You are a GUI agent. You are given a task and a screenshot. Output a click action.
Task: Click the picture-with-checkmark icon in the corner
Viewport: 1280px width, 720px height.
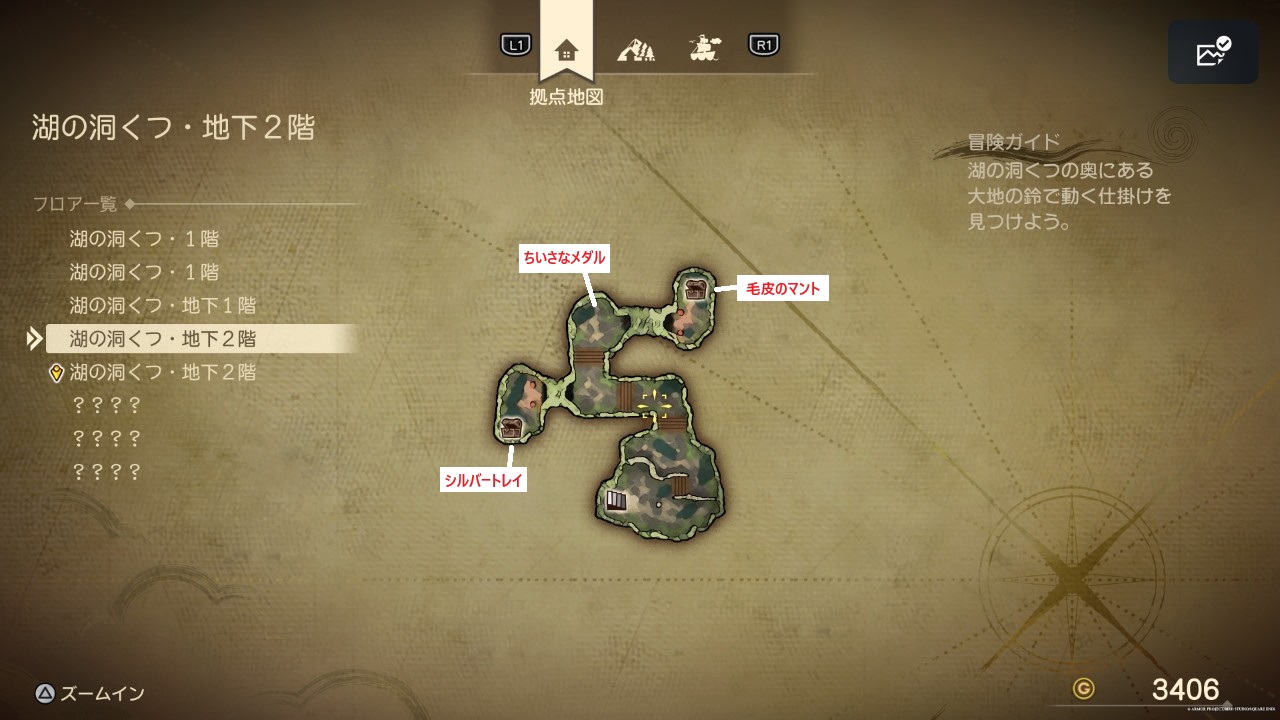(1213, 52)
